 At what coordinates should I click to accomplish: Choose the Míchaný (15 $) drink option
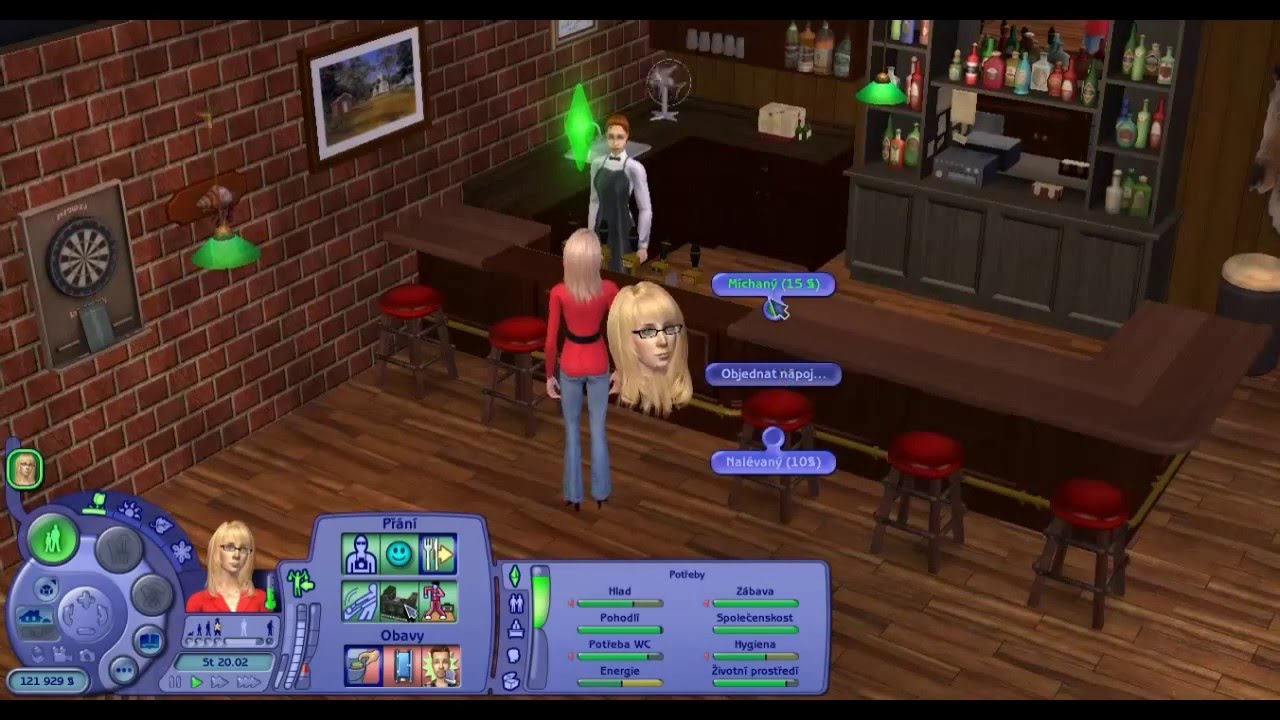click(x=773, y=284)
